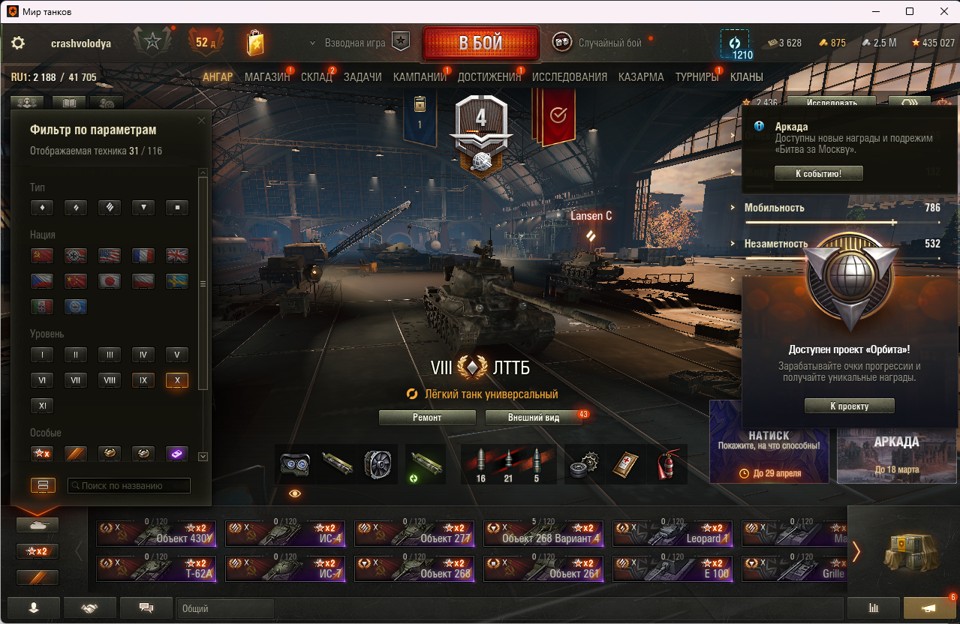Click the К событию! button

point(818,174)
